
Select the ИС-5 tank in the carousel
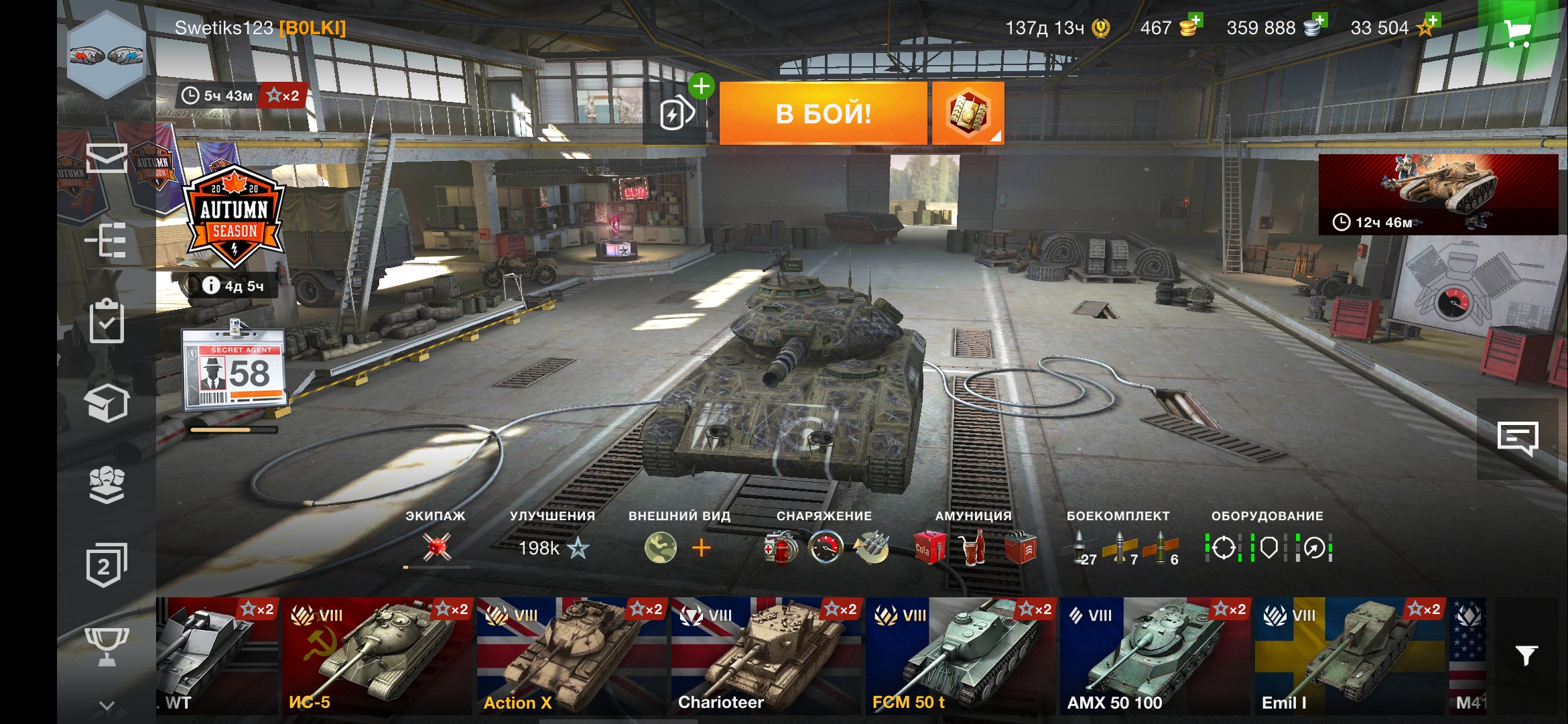tap(378, 656)
